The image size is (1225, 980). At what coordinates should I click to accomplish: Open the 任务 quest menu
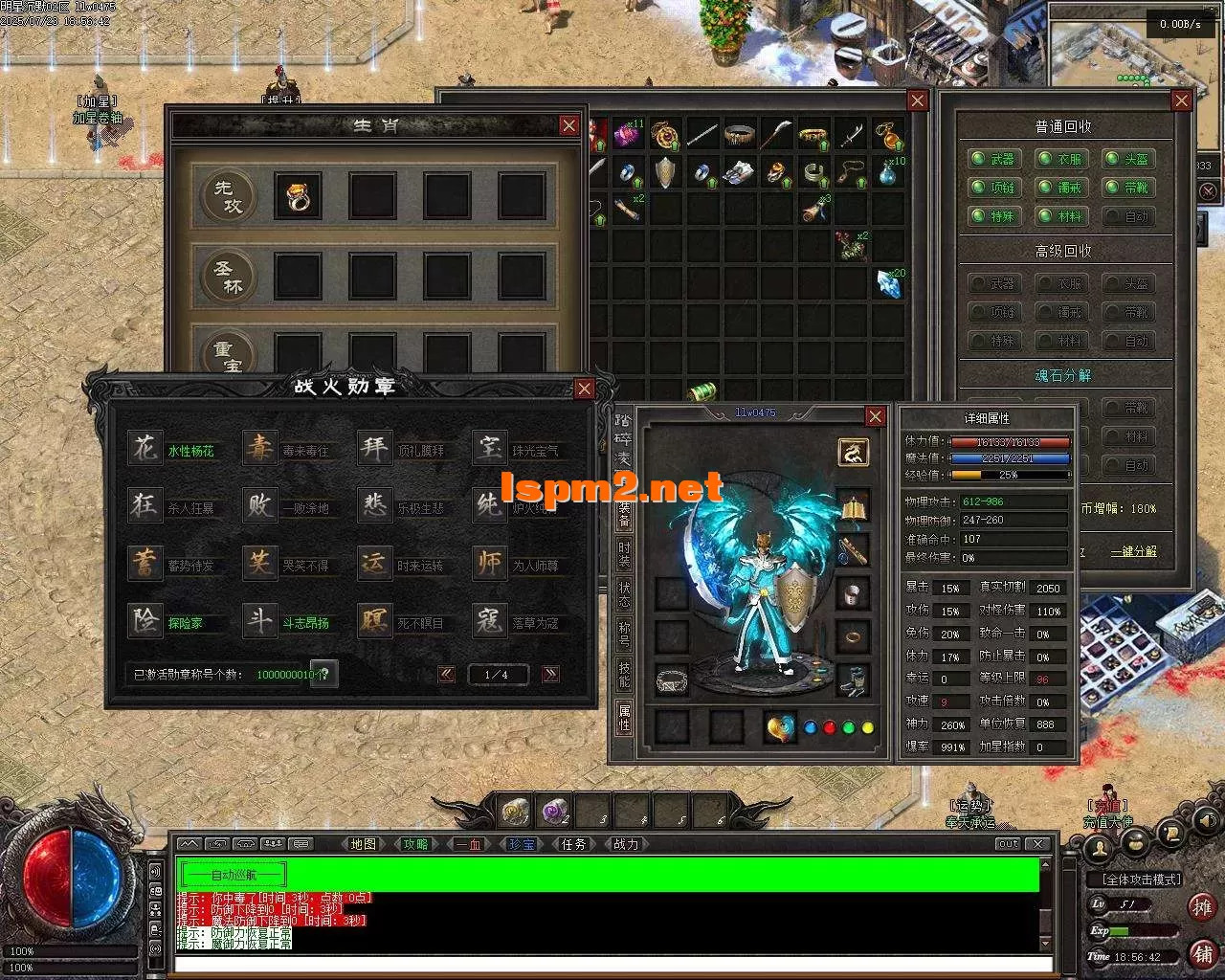(573, 844)
